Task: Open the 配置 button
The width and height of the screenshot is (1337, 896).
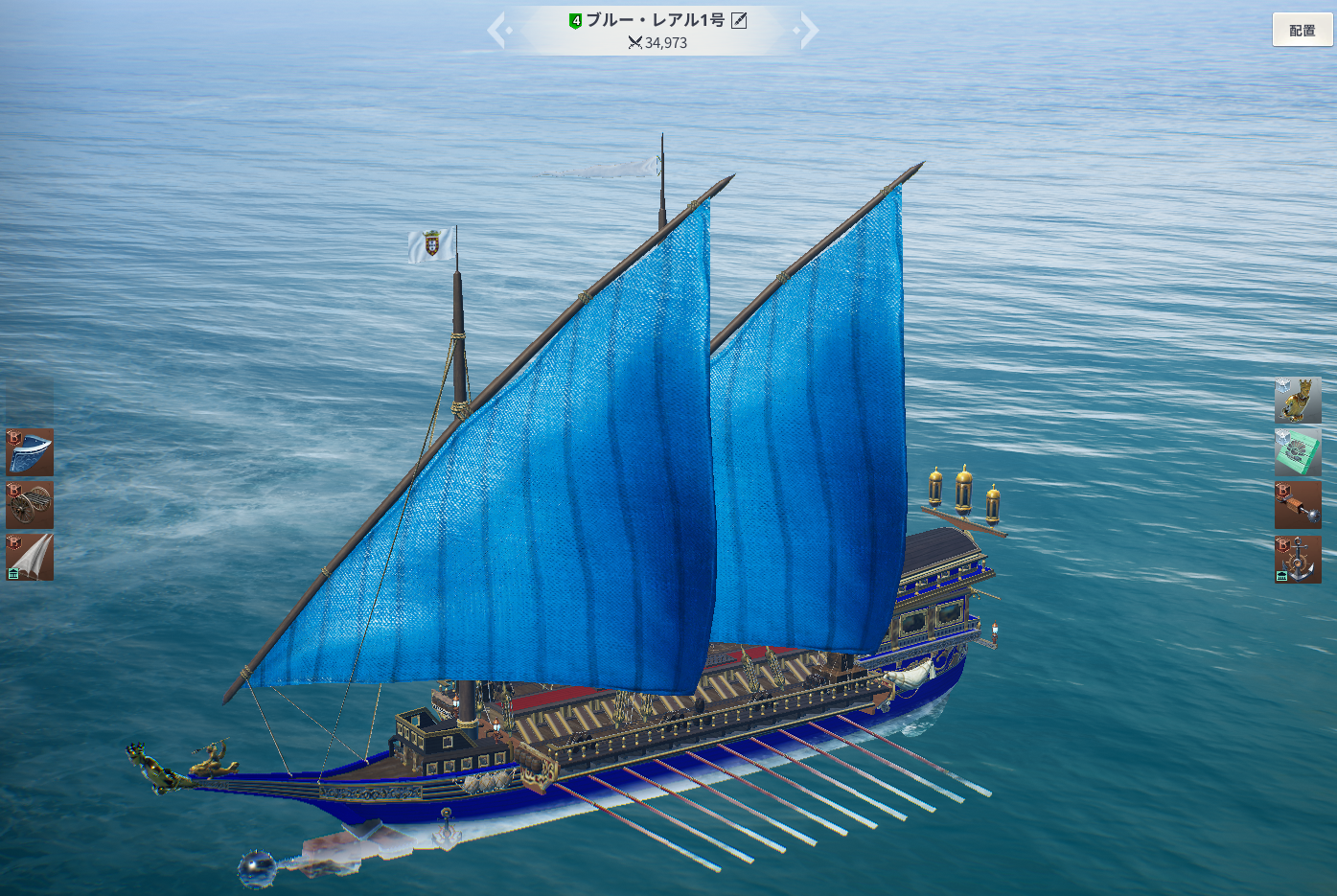Action: tap(1302, 30)
